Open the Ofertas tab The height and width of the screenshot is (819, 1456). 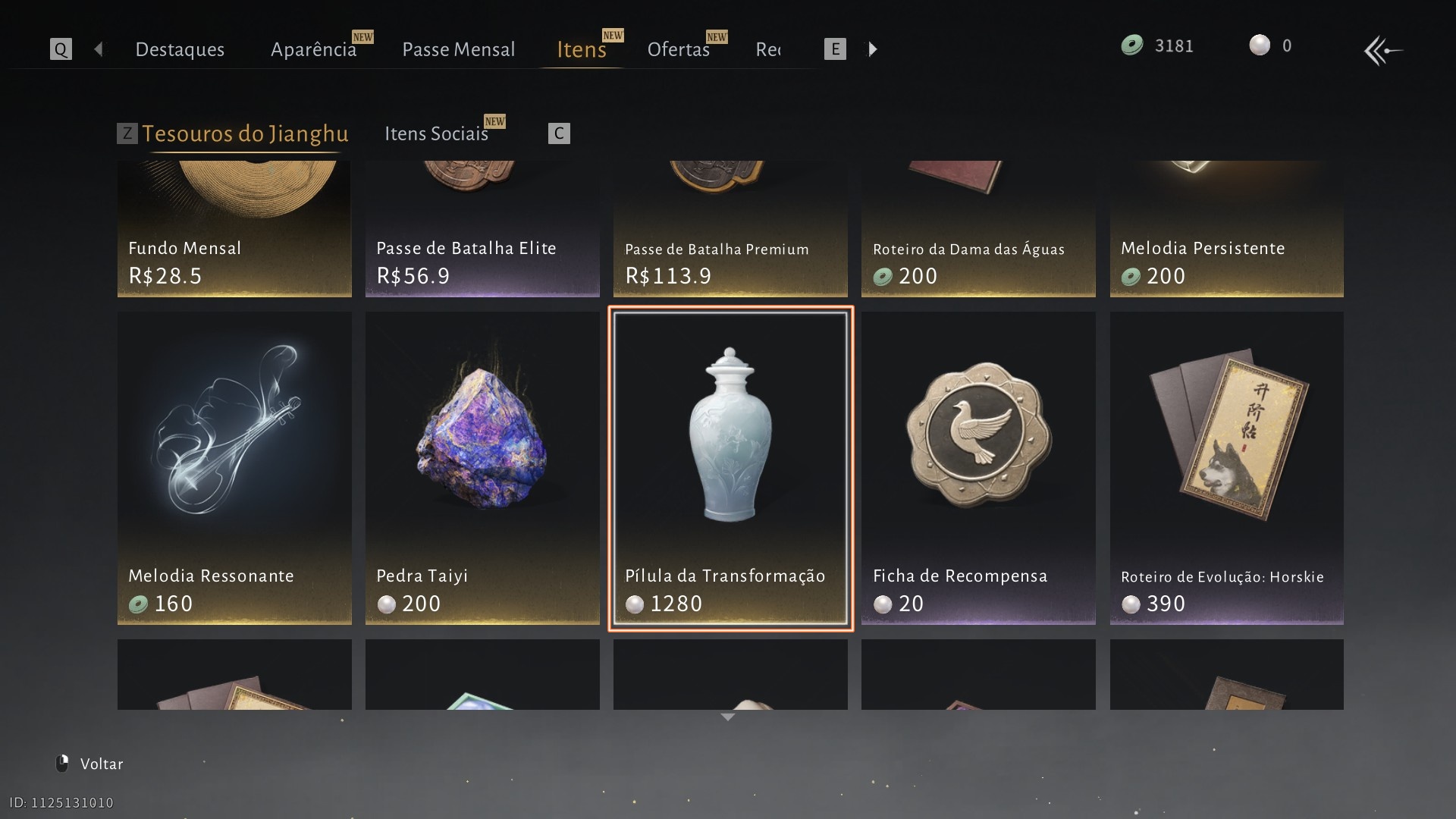[x=678, y=49]
